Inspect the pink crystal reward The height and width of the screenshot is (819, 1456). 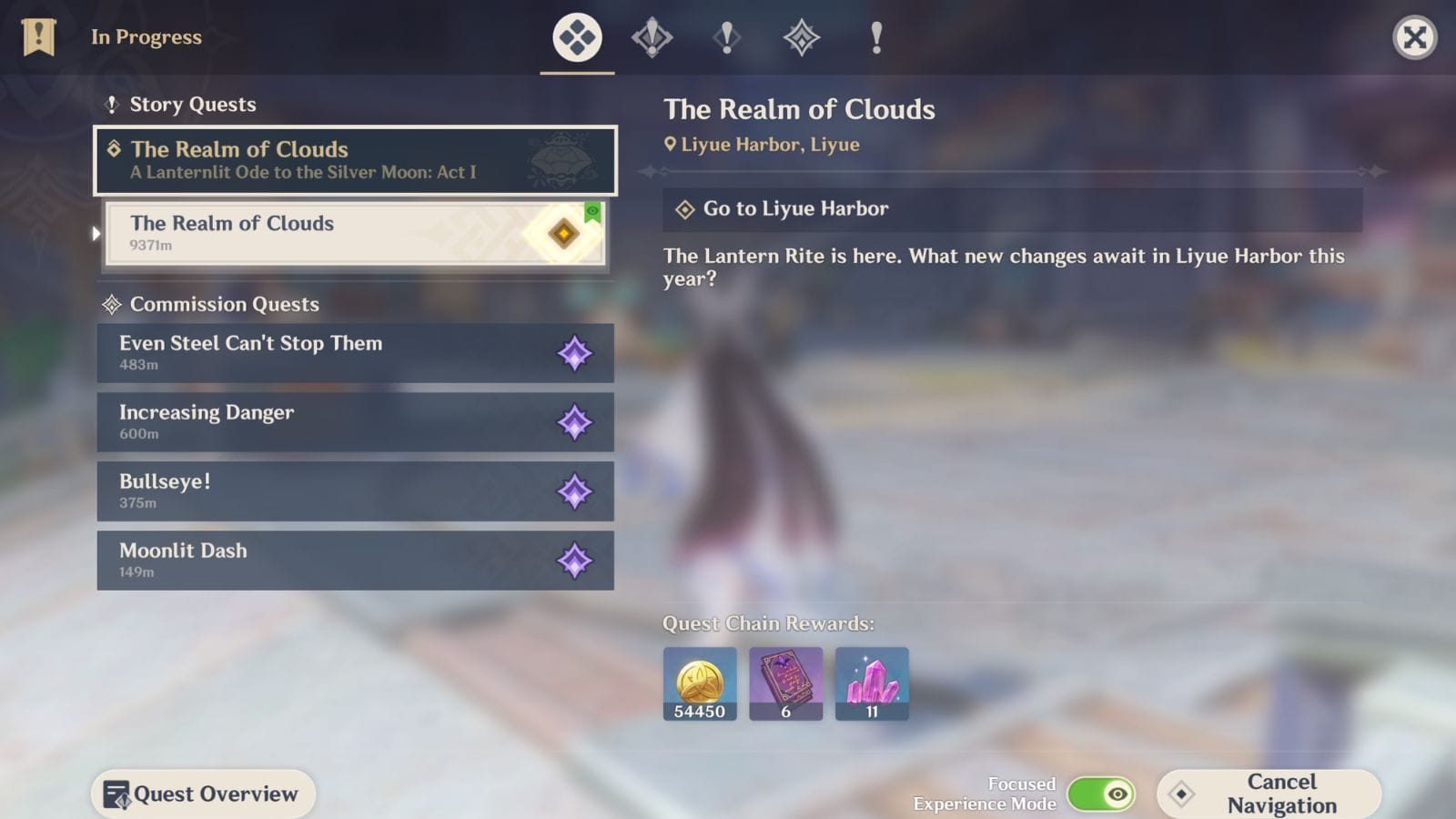click(x=872, y=683)
